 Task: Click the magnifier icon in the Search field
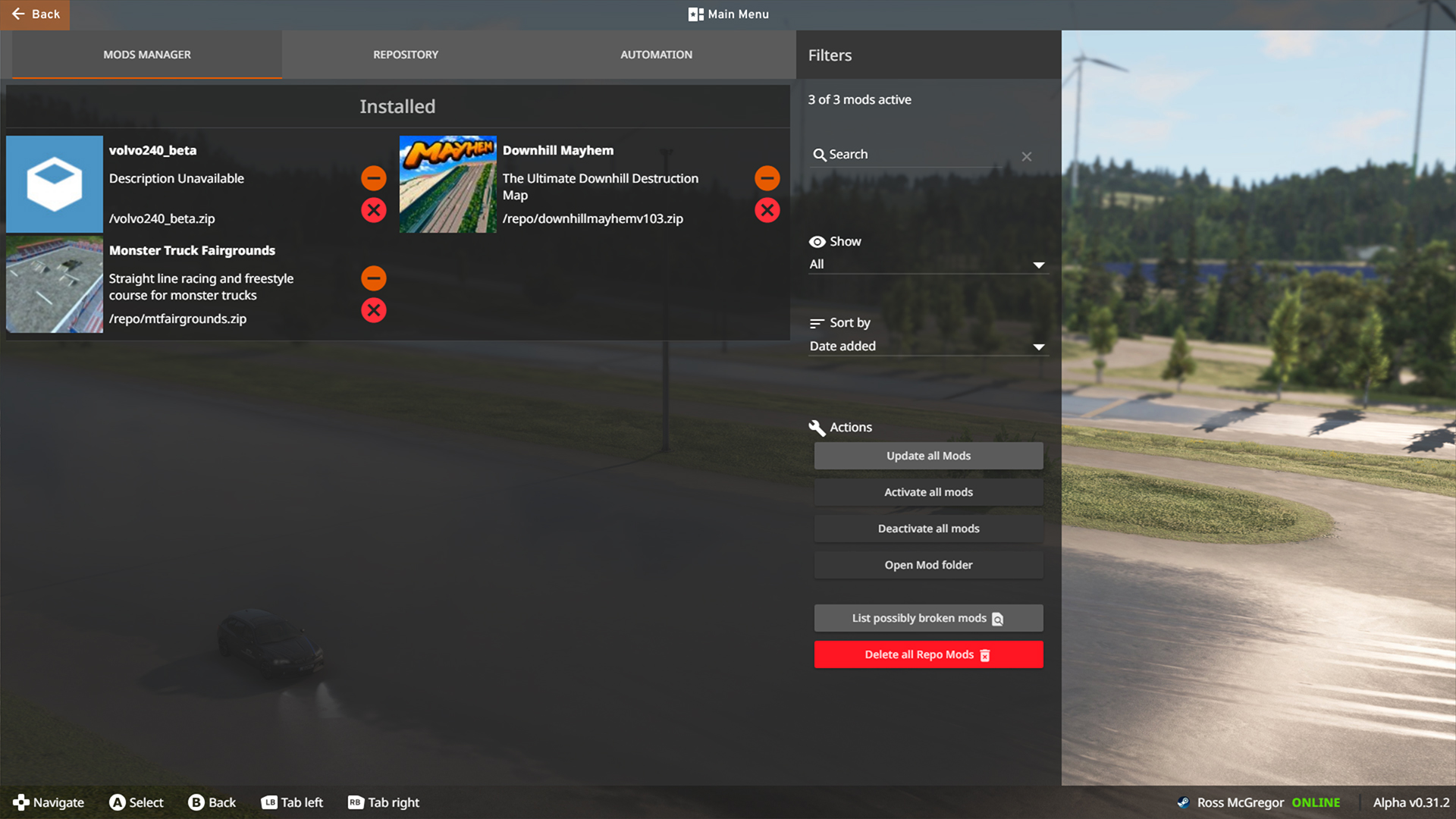[820, 155]
